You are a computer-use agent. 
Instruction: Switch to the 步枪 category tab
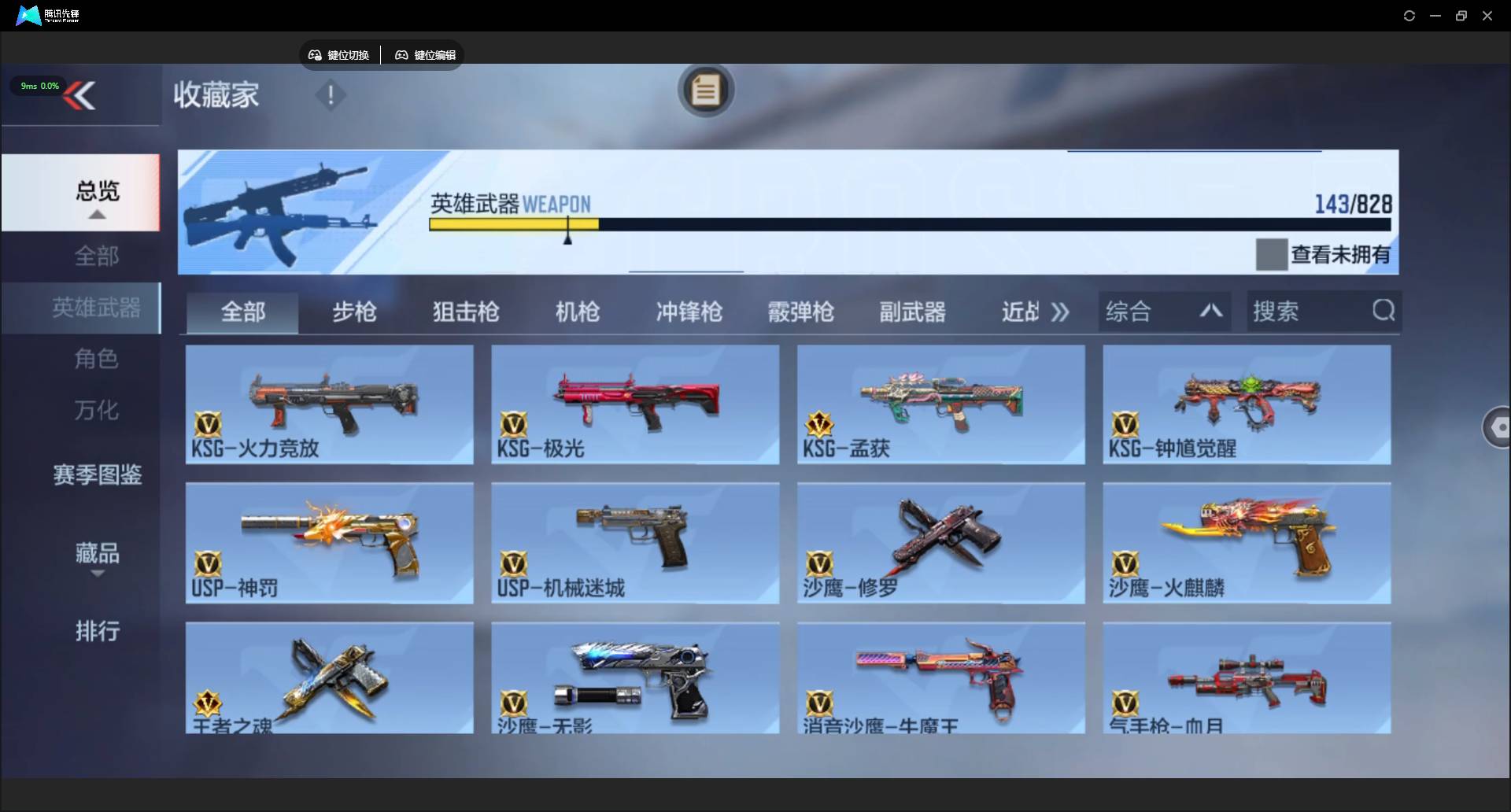point(354,312)
